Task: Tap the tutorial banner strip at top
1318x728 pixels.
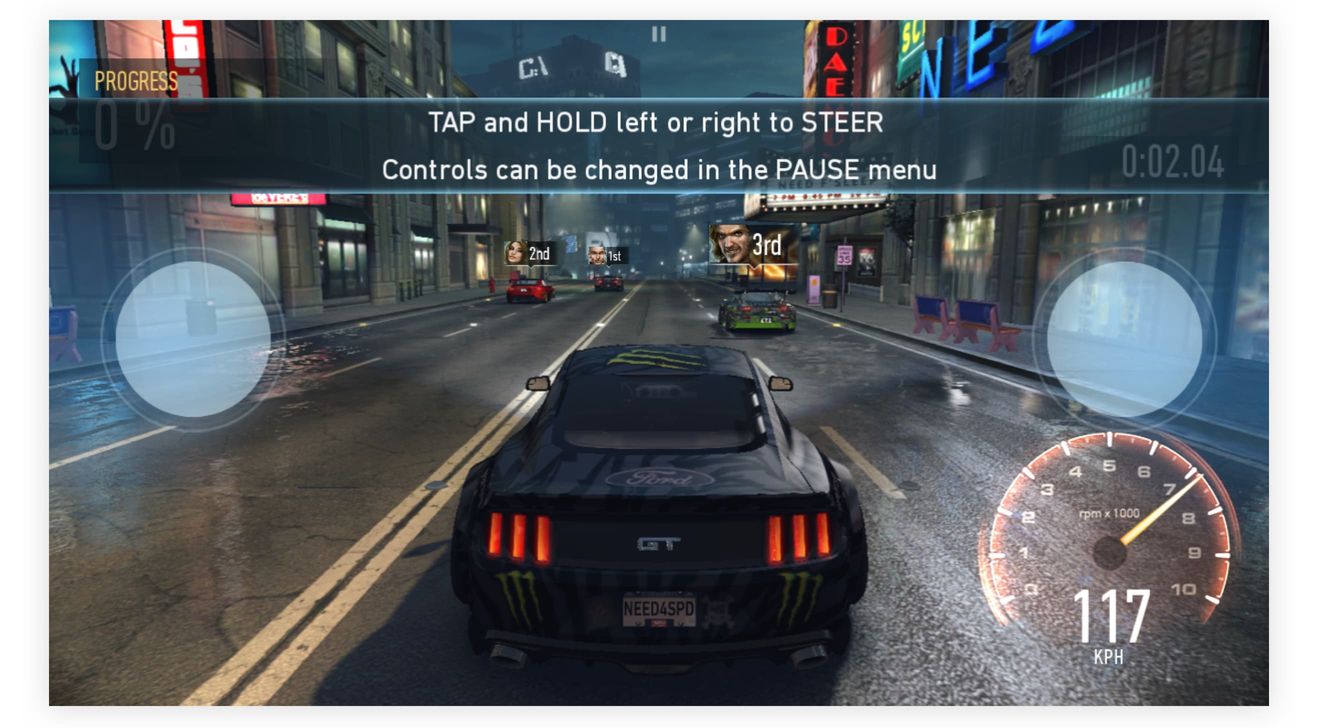Action: point(660,145)
